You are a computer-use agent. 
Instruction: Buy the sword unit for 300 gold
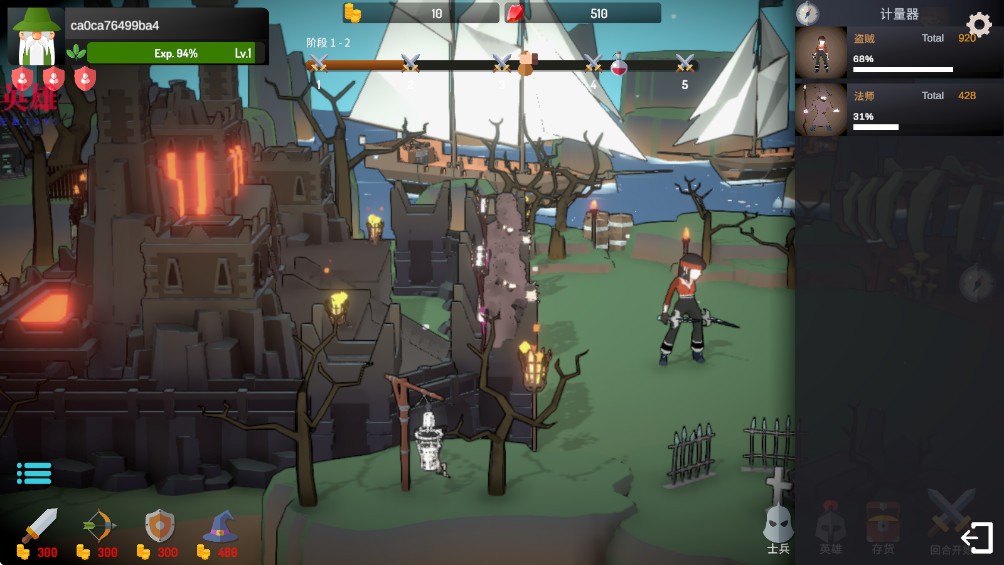(x=39, y=526)
